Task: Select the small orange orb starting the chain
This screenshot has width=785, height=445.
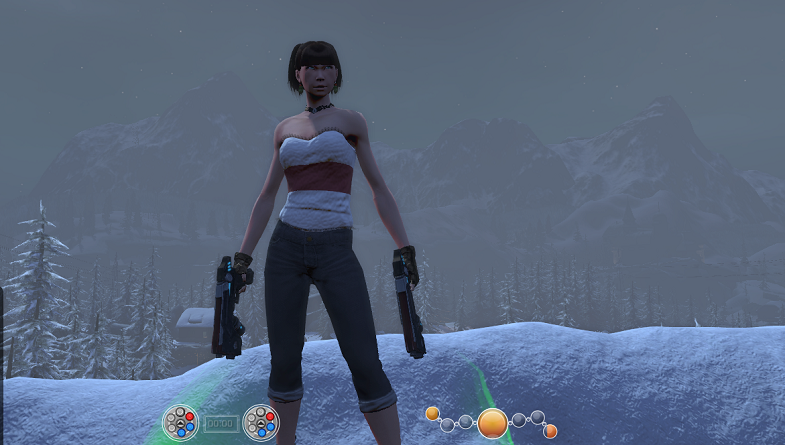Action: pos(432,413)
